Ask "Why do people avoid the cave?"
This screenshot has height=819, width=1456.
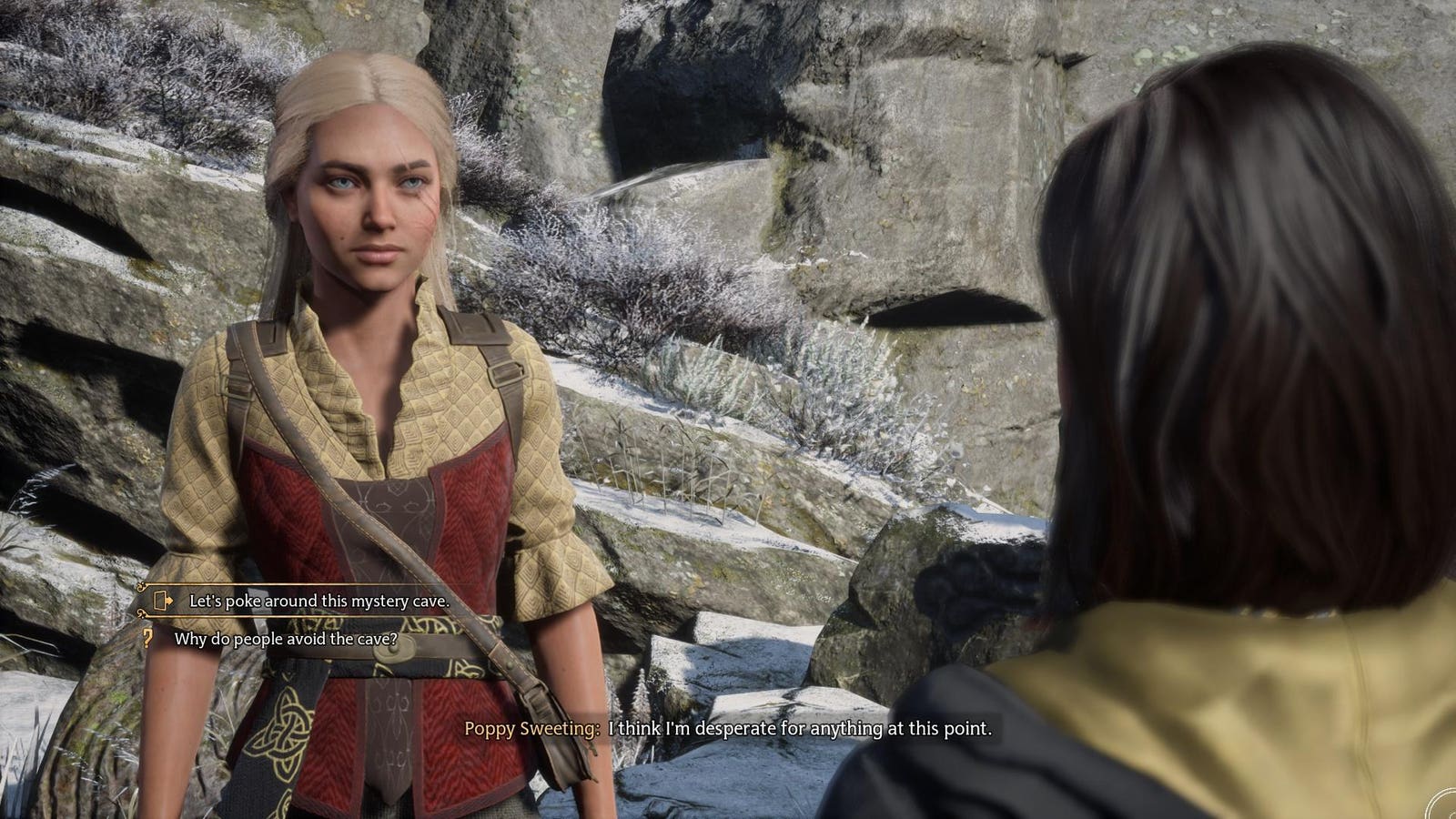286,639
